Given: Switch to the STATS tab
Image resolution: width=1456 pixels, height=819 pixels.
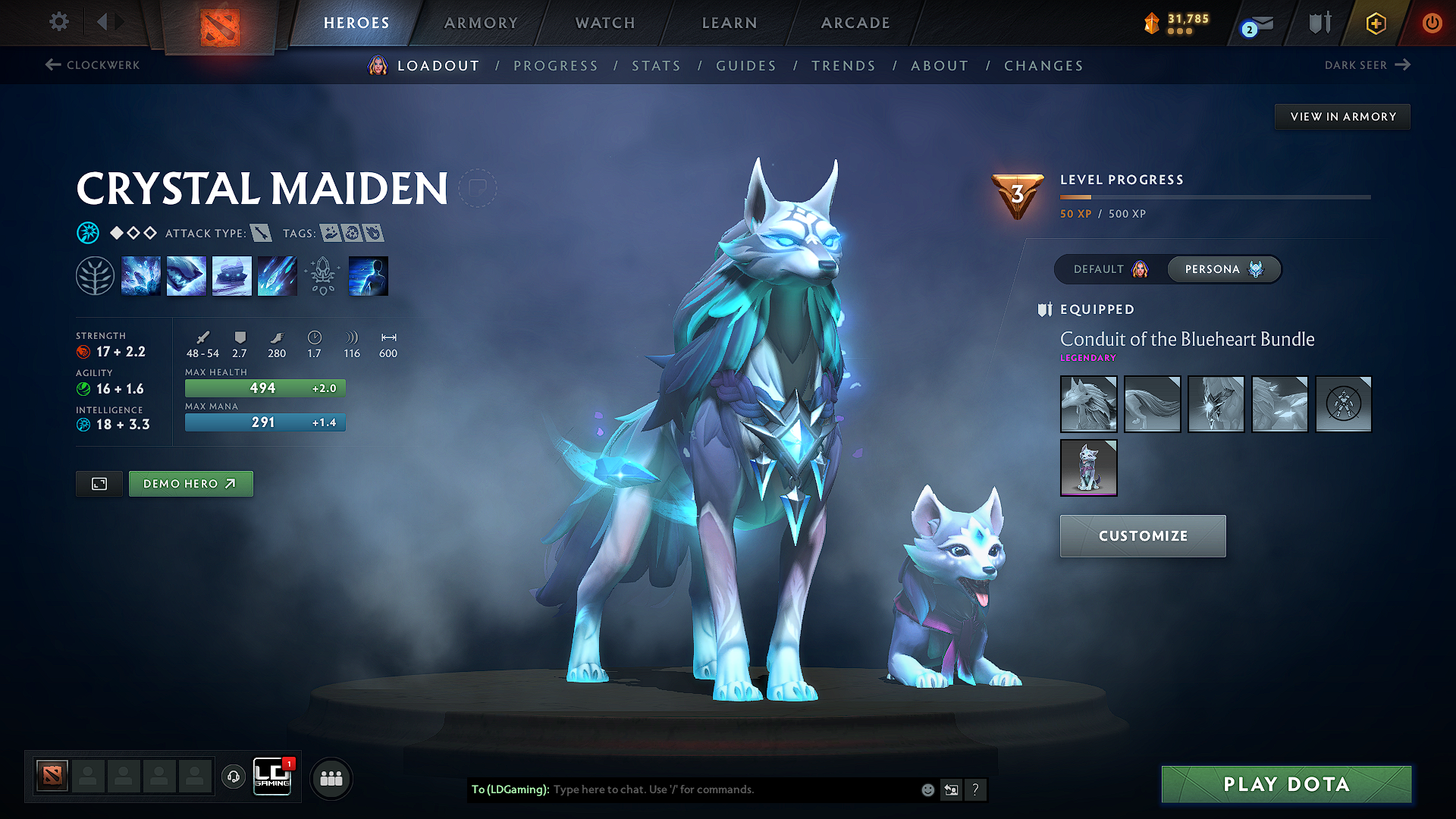Looking at the screenshot, I should [656, 66].
